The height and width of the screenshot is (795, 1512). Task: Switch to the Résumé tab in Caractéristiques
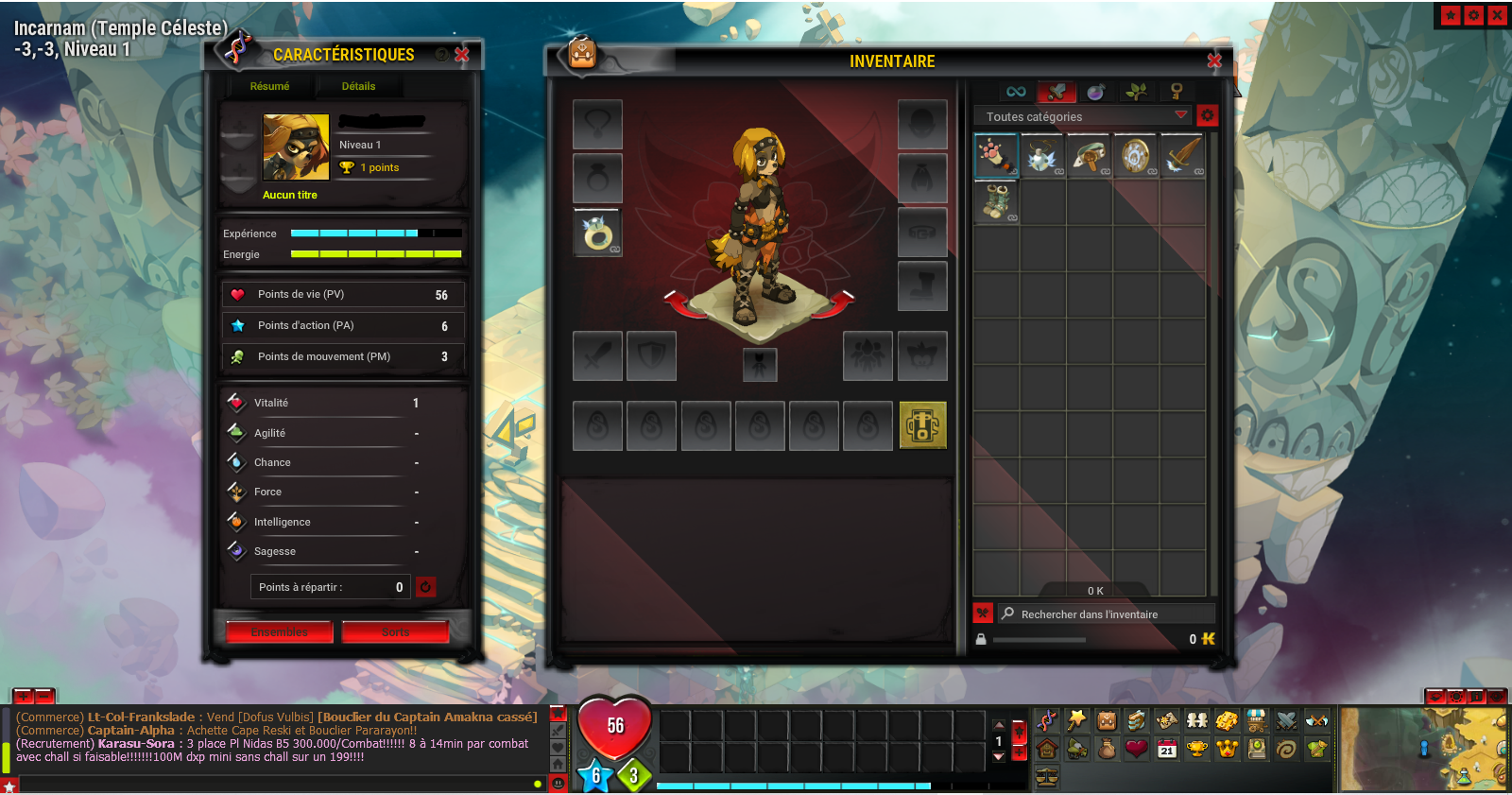pos(269,86)
